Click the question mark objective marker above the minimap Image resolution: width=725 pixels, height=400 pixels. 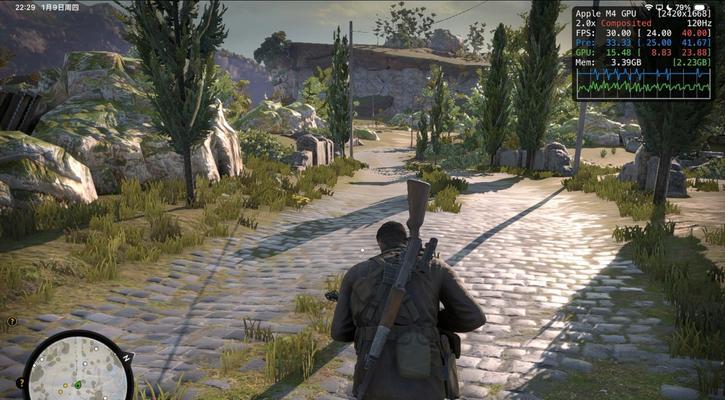[x=12, y=322]
